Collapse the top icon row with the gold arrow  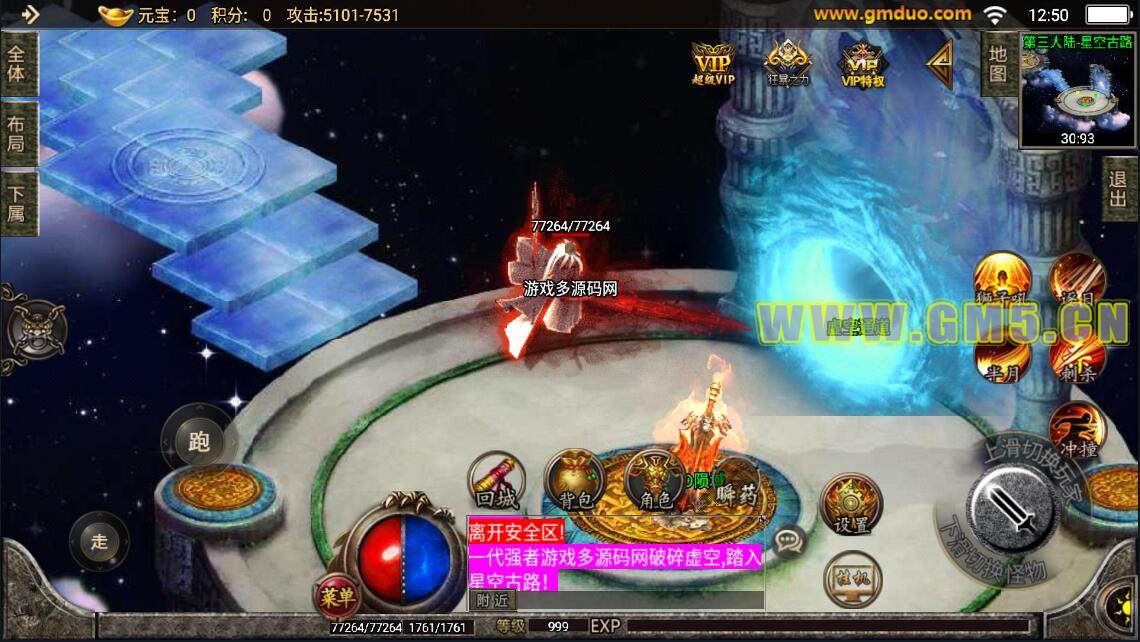(939, 63)
